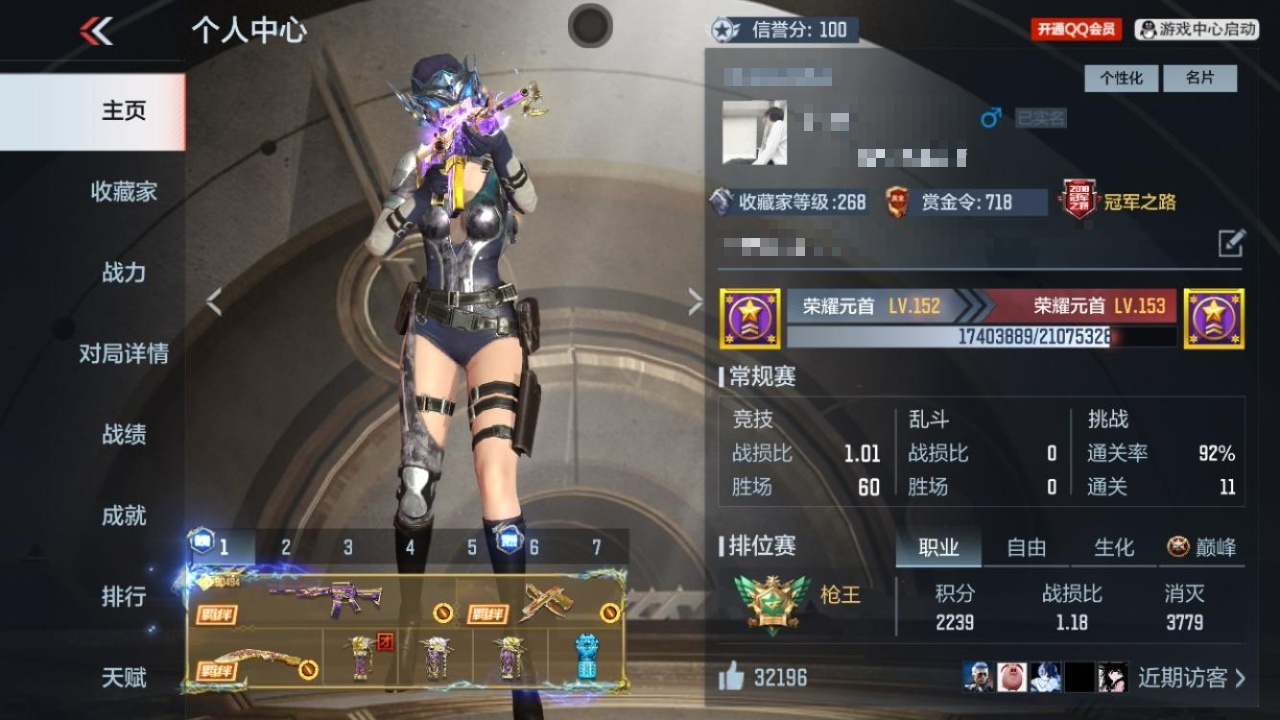Screen dimensions: 1280x720
Task: Rotate to the next character with right arrow
Action: 695,302
